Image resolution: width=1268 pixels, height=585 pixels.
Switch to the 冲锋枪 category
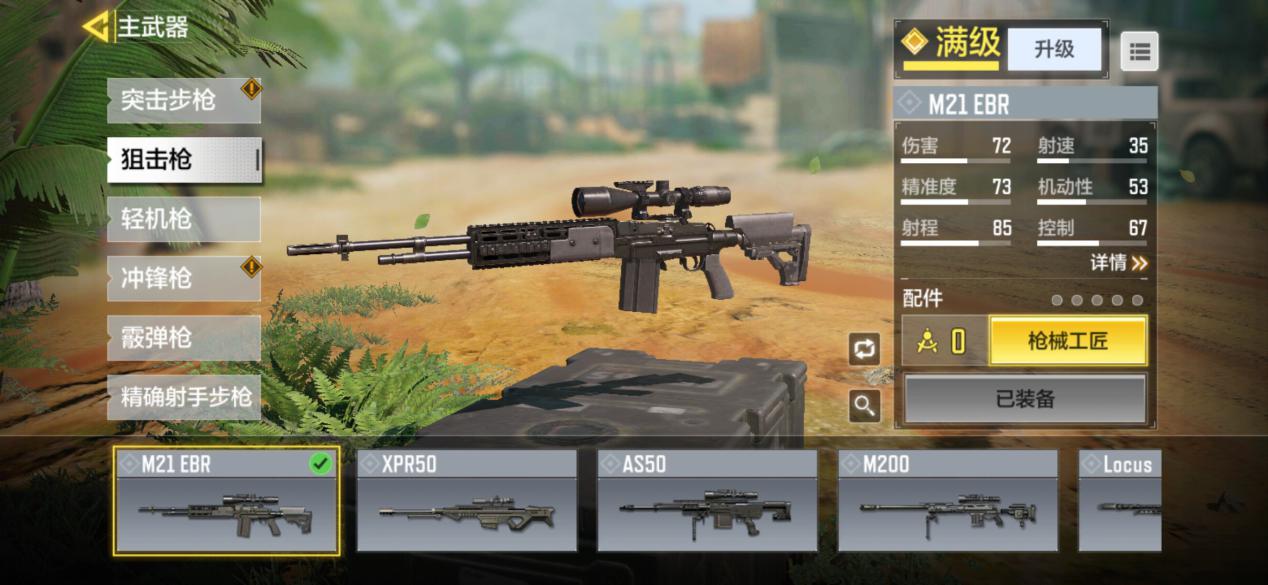tap(183, 278)
